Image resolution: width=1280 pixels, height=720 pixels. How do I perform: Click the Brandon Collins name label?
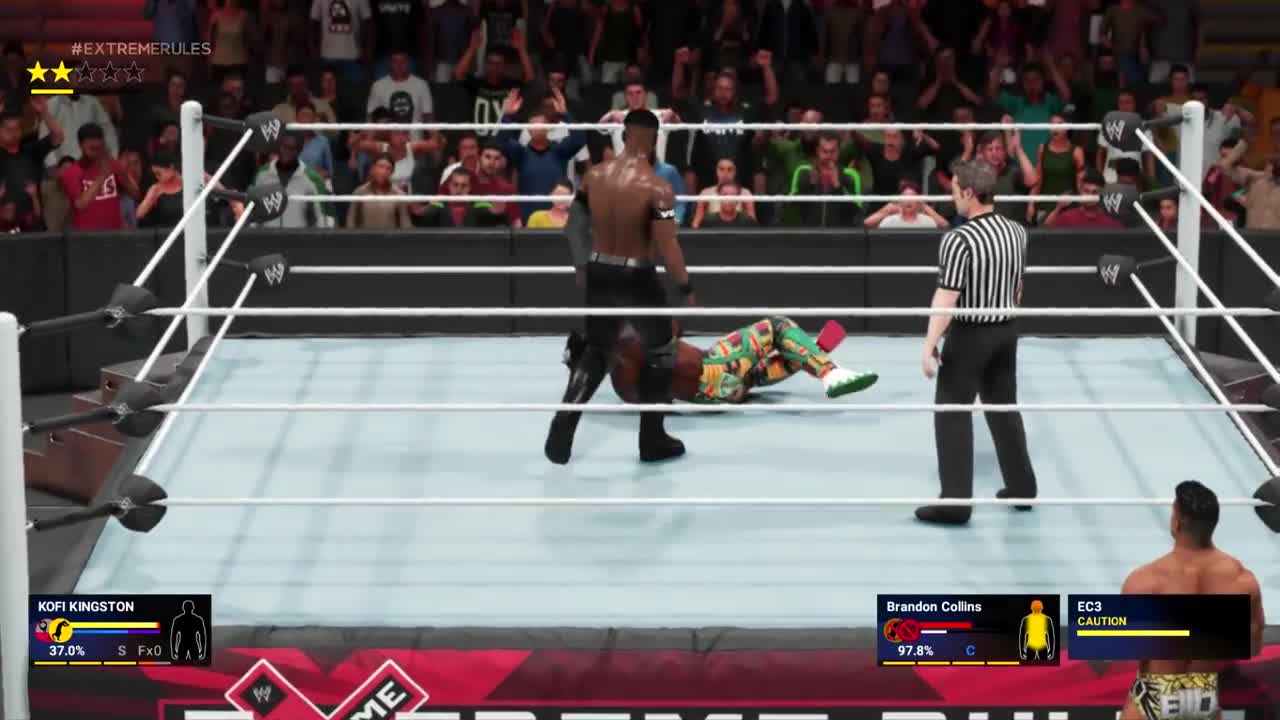point(933,606)
